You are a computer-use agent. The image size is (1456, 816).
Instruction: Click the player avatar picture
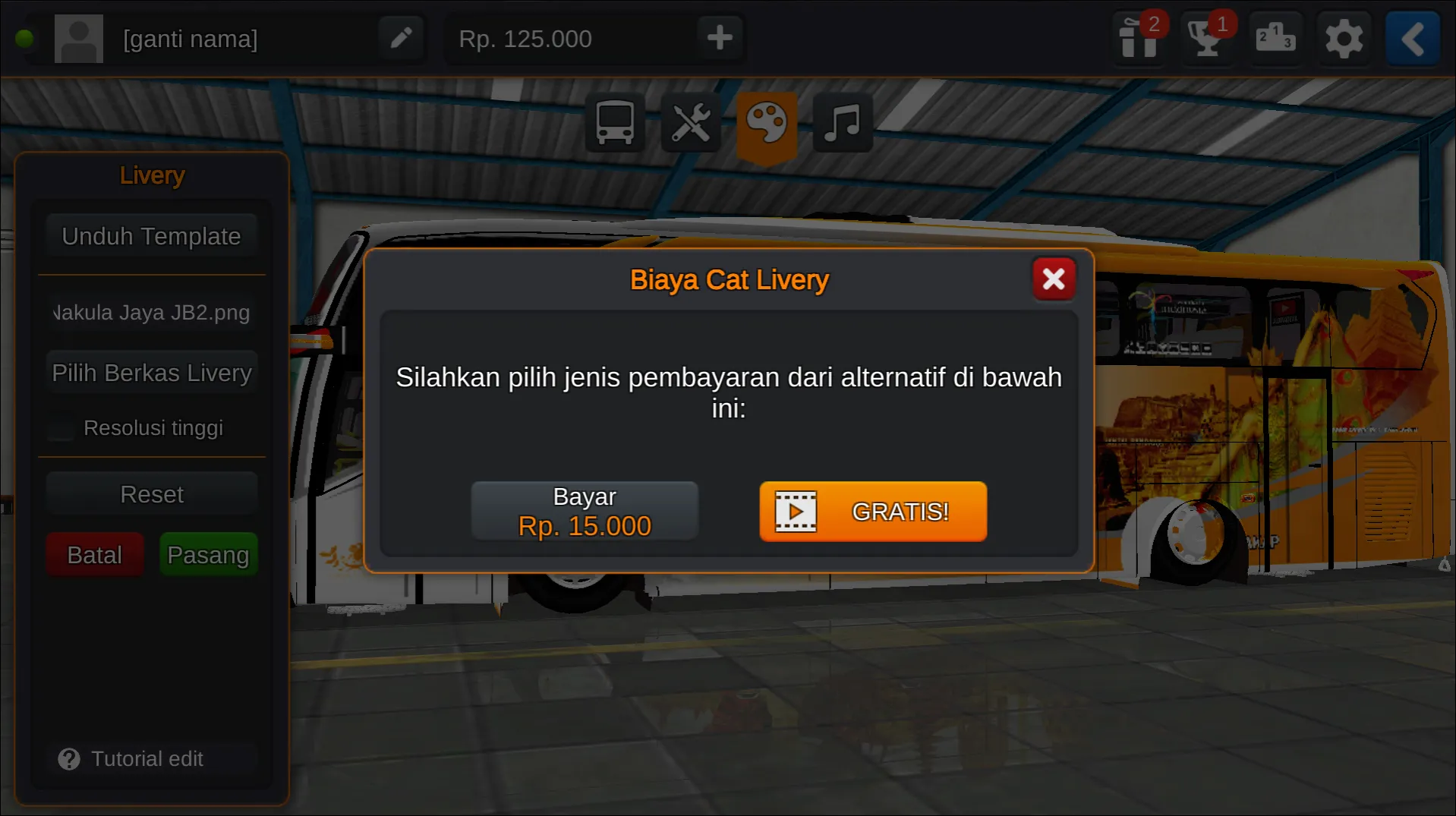point(78,37)
